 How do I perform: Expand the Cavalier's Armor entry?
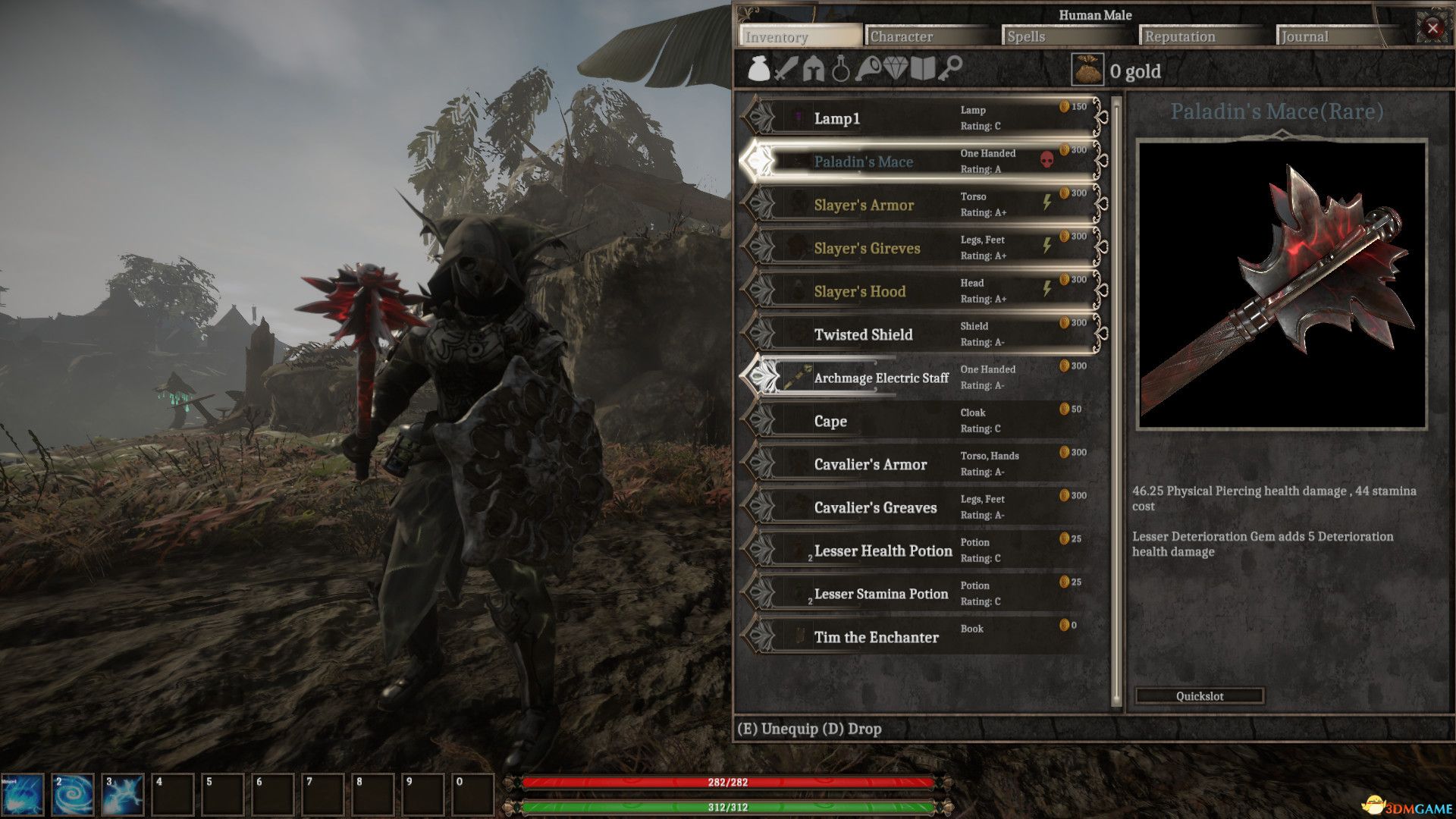[x=871, y=463]
